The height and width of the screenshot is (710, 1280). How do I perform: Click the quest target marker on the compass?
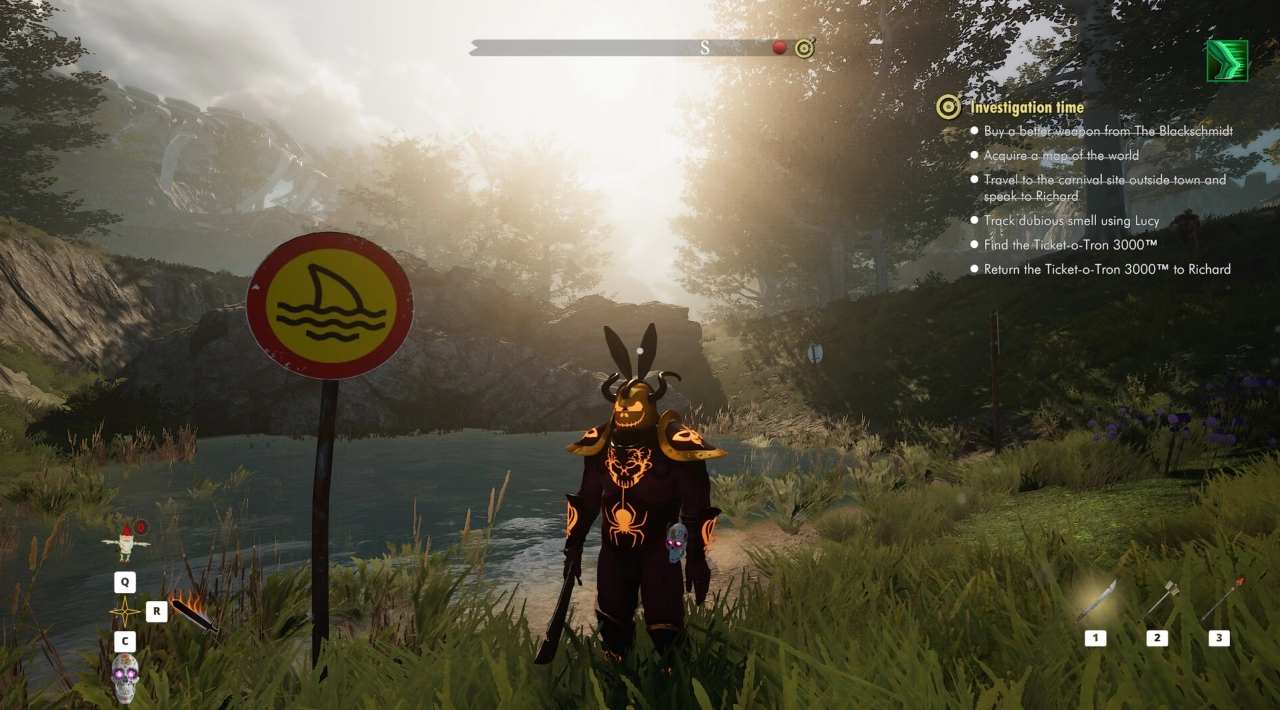(x=804, y=48)
